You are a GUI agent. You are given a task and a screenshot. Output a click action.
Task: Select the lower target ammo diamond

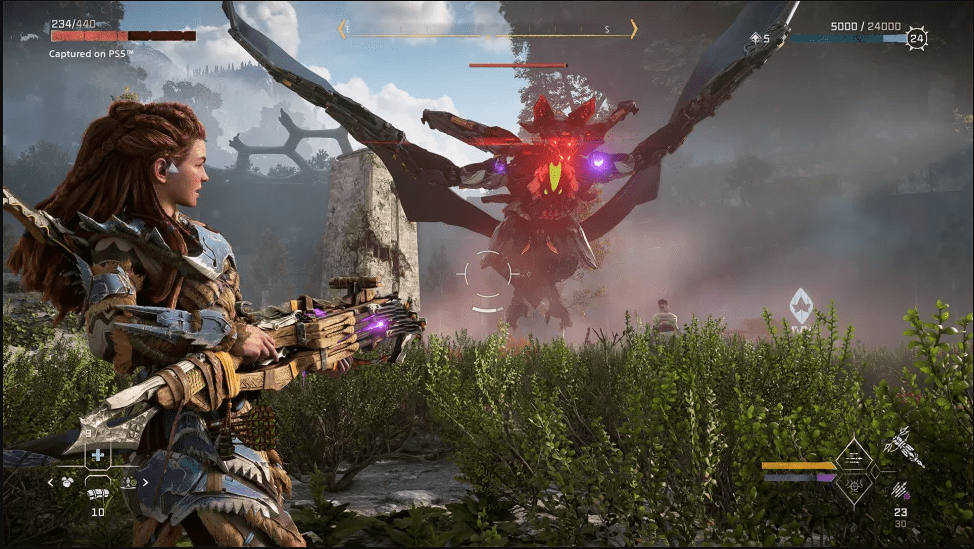tap(855, 487)
